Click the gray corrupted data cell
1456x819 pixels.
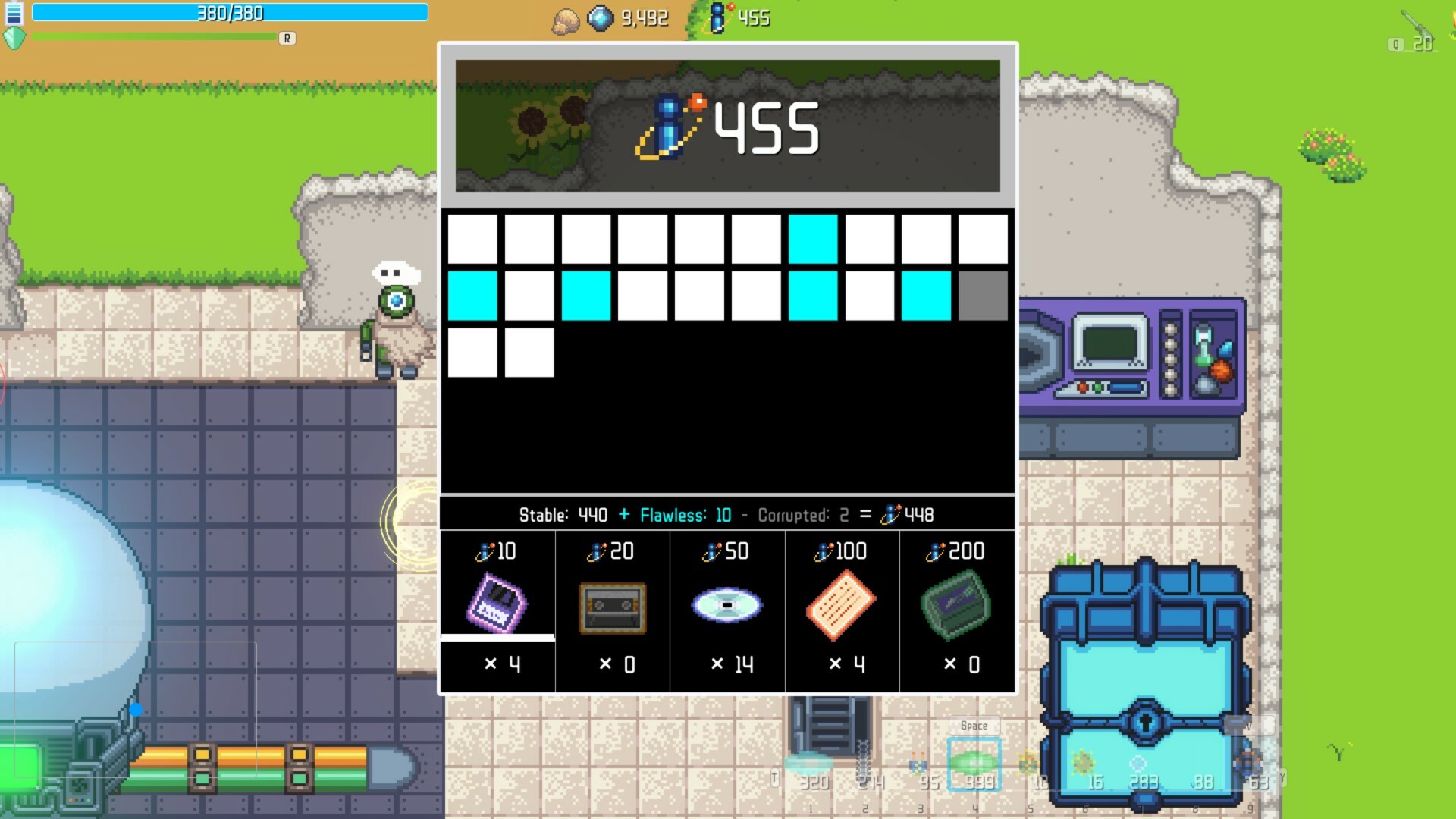(x=983, y=294)
